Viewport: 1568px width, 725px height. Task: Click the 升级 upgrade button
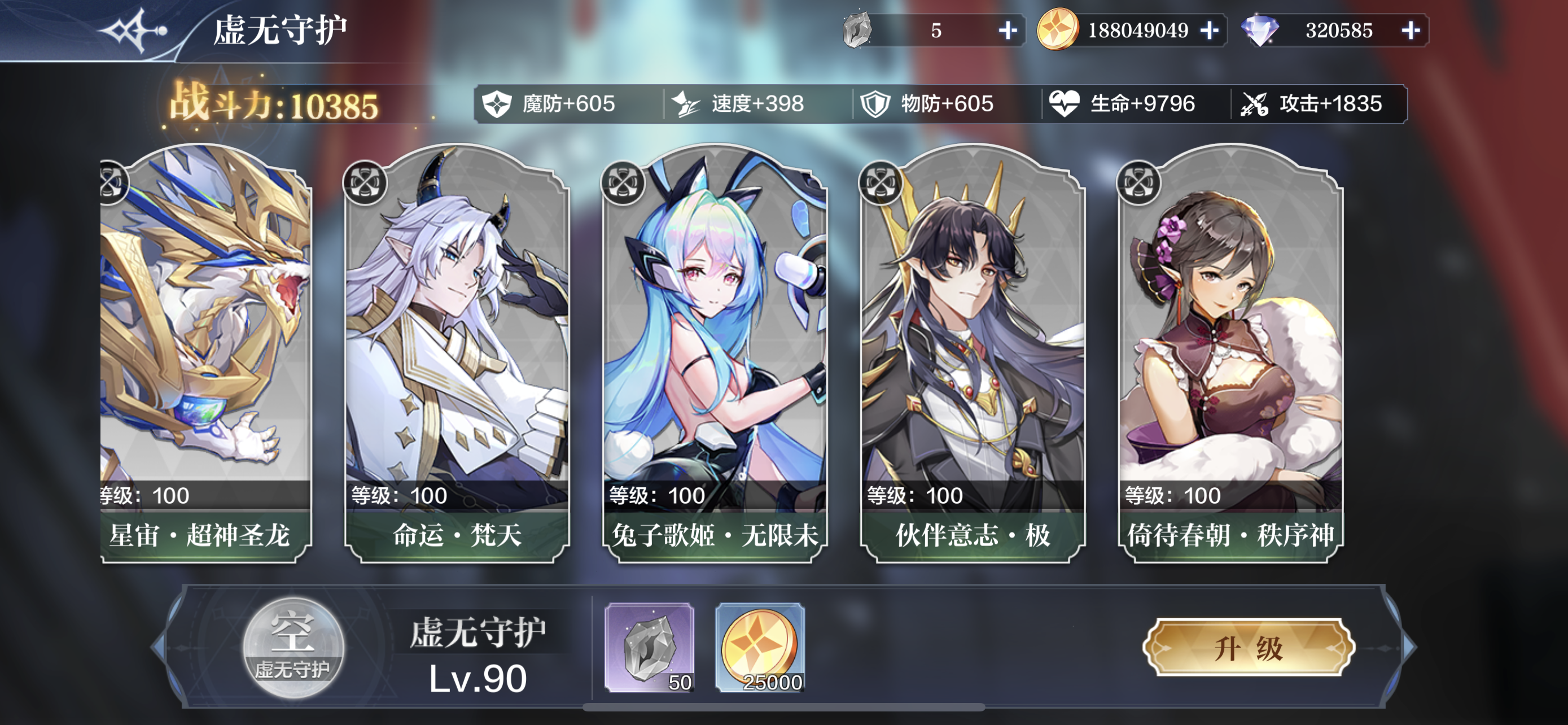point(1249,648)
